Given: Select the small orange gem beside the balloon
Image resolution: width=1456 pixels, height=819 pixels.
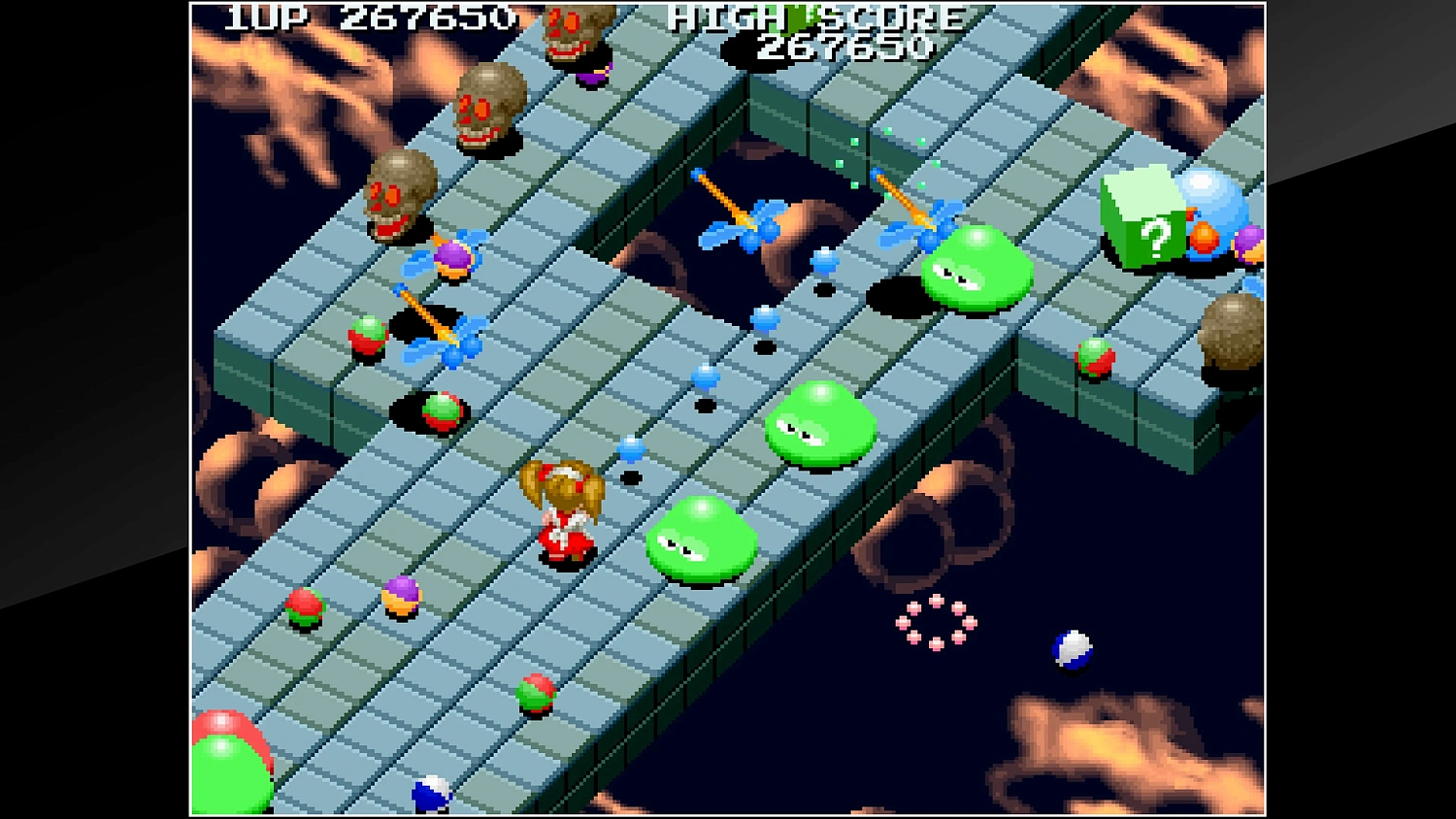Looking at the screenshot, I should click(1204, 238).
